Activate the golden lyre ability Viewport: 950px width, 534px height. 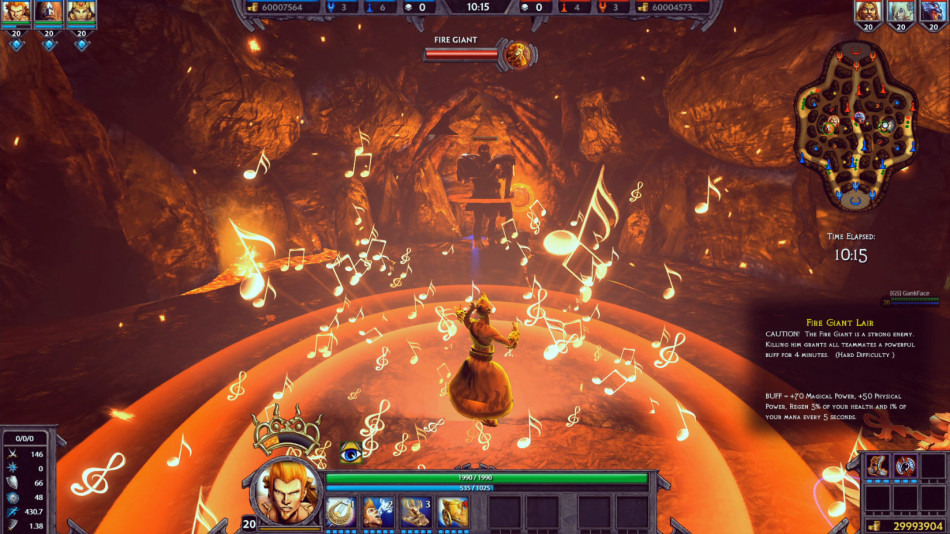(342, 511)
